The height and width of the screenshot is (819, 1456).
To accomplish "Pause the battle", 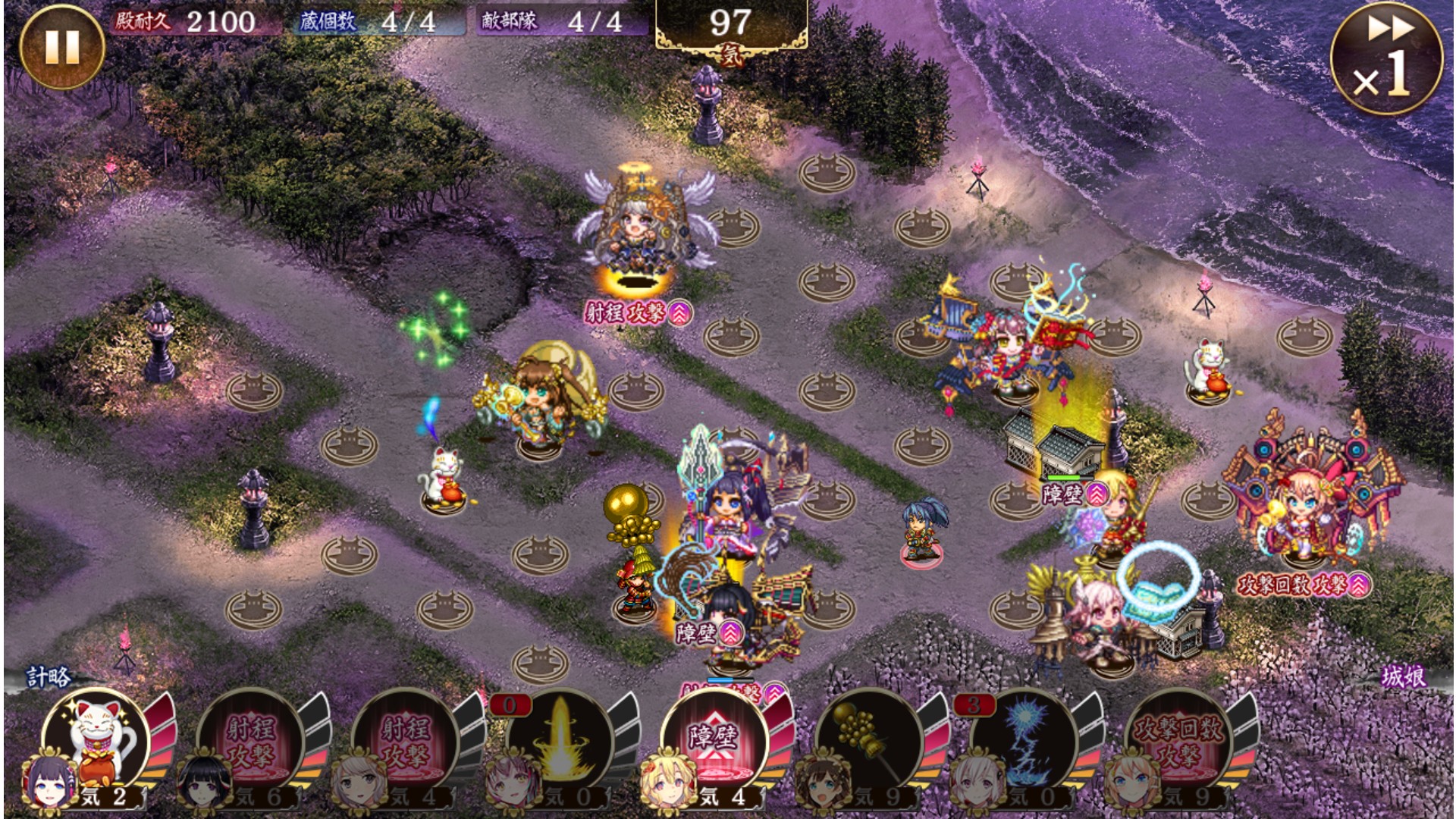I will (x=61, y=47).
